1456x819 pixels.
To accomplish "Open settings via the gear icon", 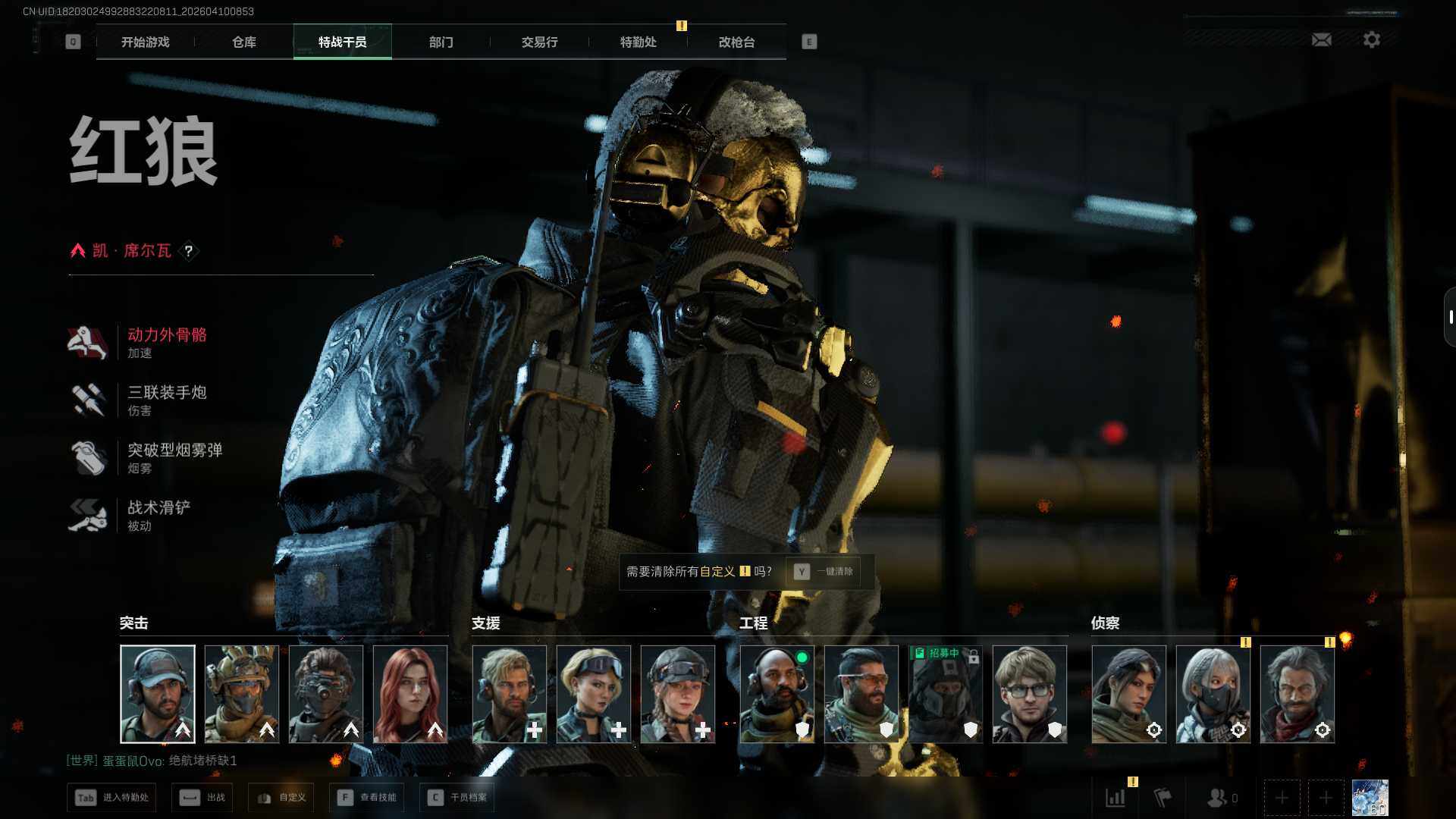I will [x=1371, y=39].
